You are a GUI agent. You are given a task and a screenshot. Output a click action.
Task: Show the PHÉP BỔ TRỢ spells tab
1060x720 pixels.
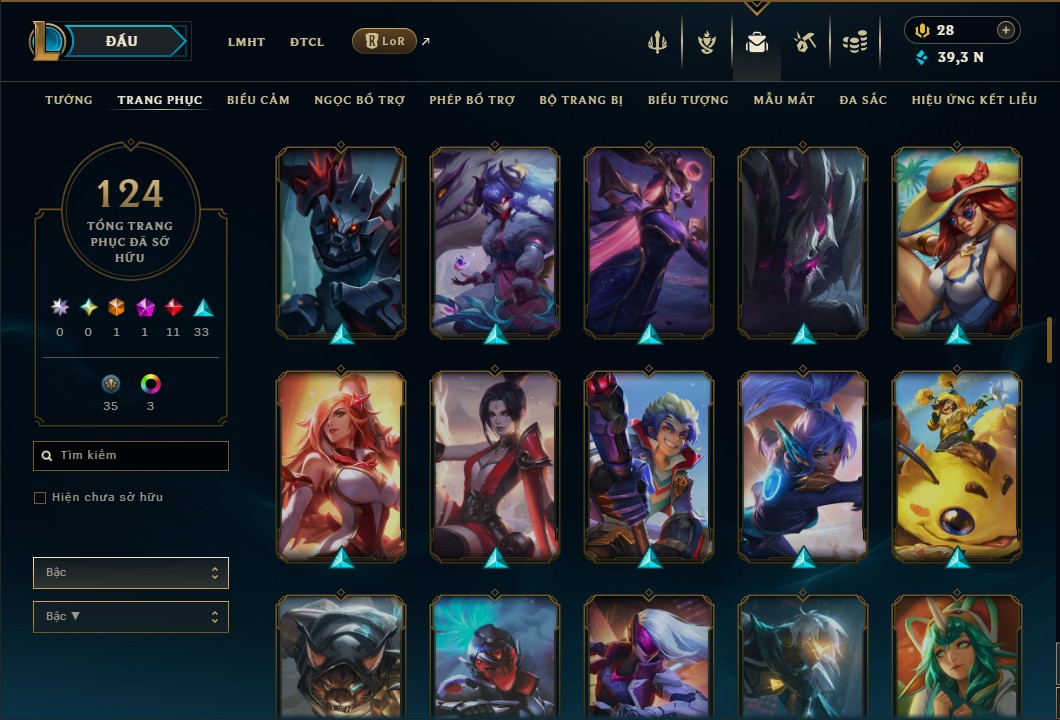point(472,100)
